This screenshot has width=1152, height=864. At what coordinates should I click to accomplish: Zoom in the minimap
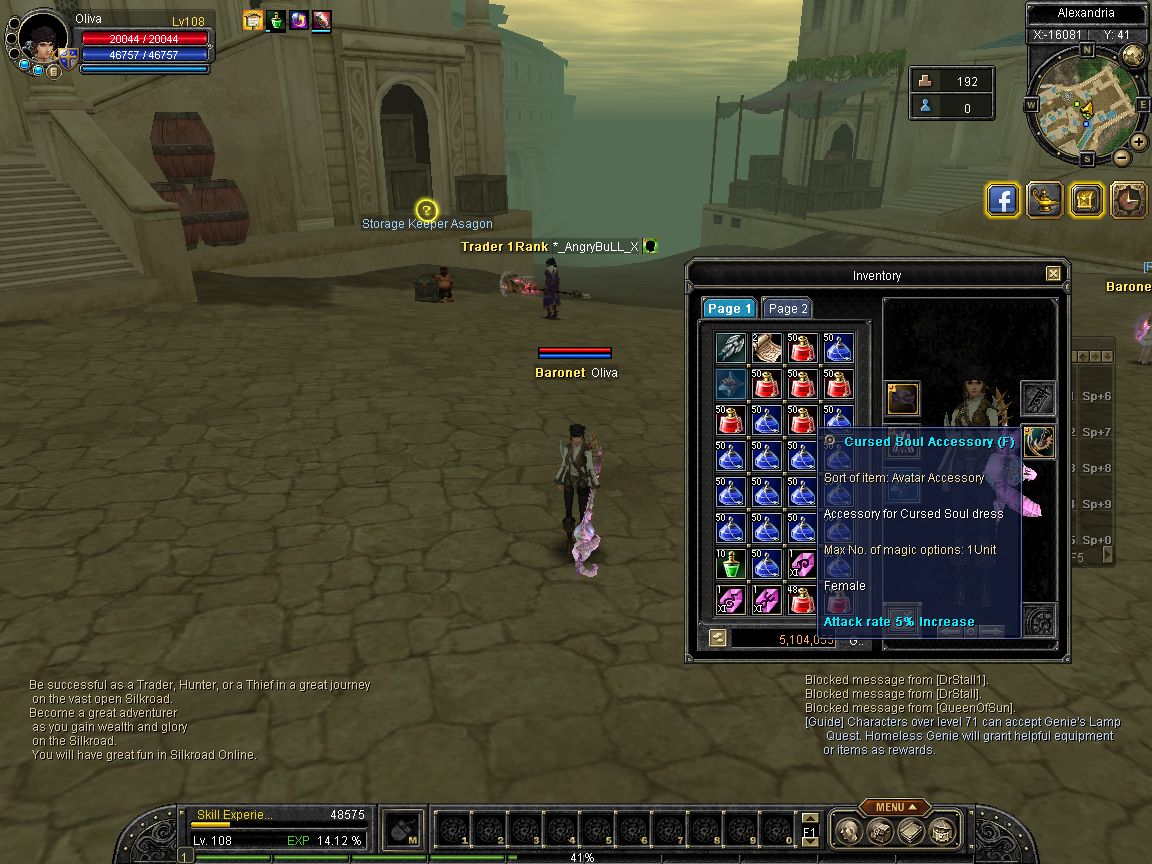(1139, 142)
